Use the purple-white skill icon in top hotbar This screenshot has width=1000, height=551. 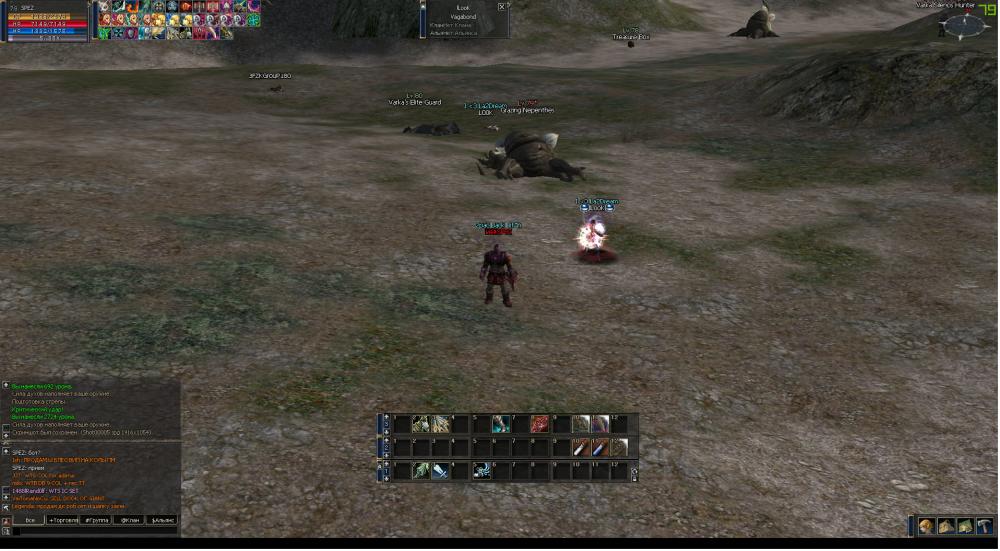600,424
